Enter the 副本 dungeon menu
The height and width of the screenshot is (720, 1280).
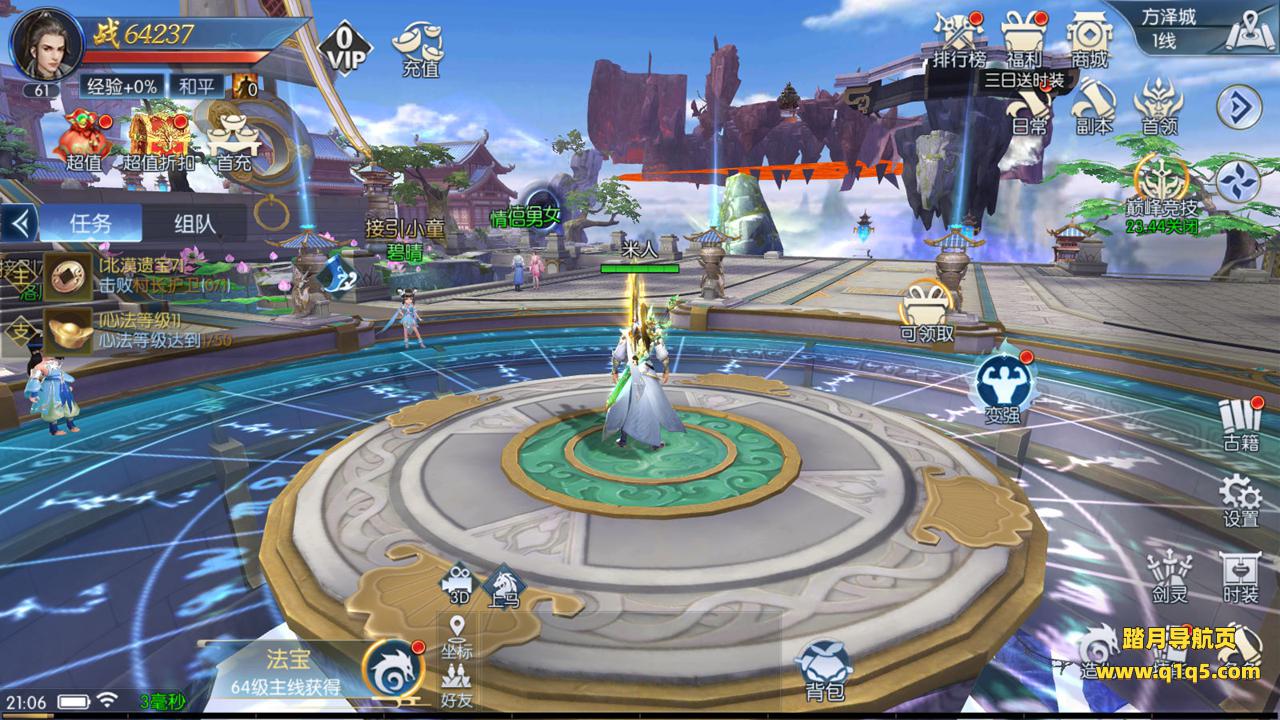(x=1094, y=107)
